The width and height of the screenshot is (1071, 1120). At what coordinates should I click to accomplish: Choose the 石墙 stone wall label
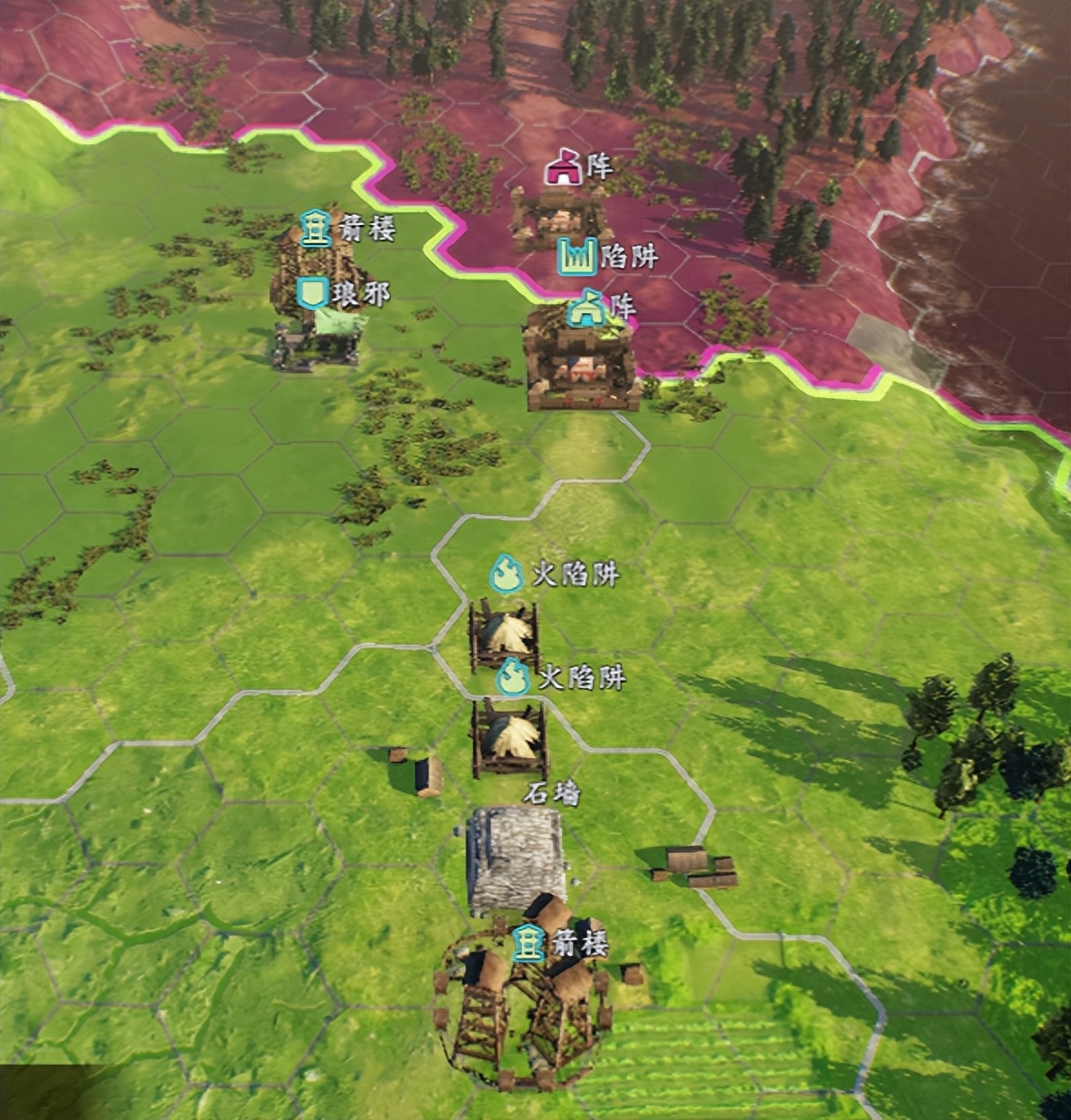[551, 794]
